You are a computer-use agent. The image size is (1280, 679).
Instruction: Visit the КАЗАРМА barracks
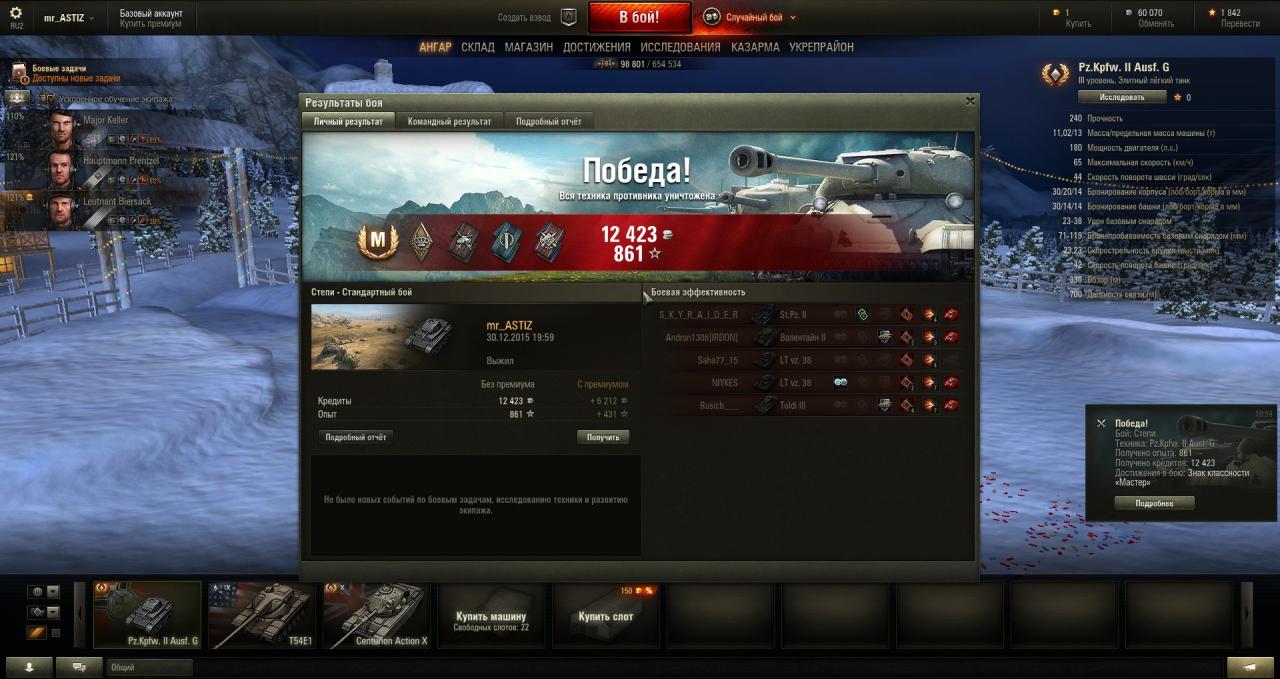click(755, 47)
